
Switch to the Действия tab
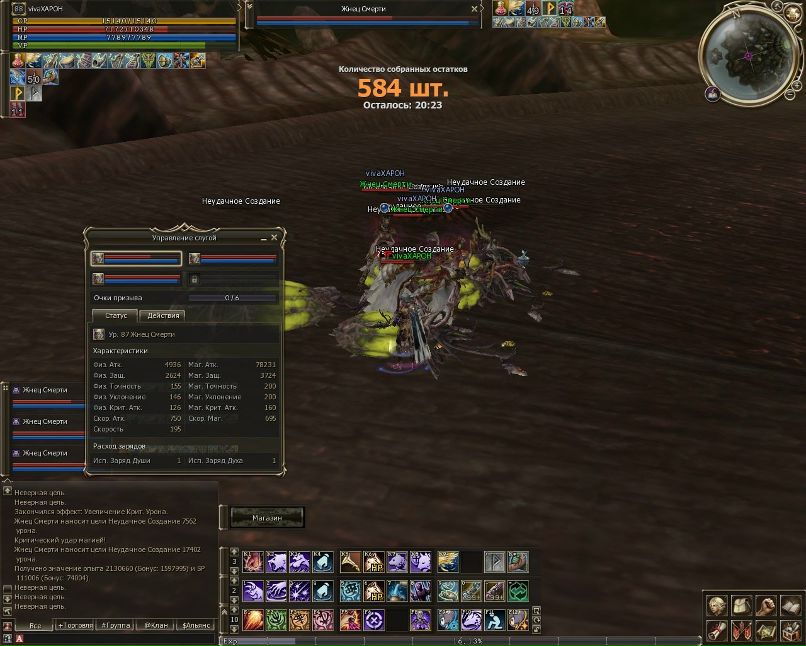pyautogui.click(x=163, y=315)
